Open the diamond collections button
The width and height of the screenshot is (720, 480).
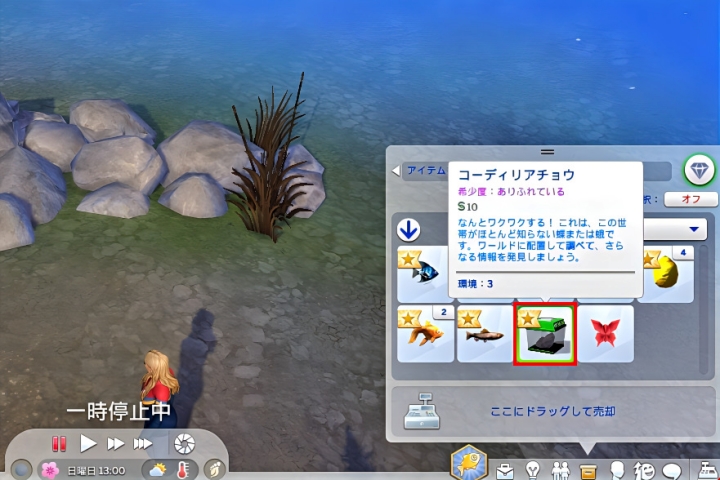pyautogui.click(x=699, y=171)
